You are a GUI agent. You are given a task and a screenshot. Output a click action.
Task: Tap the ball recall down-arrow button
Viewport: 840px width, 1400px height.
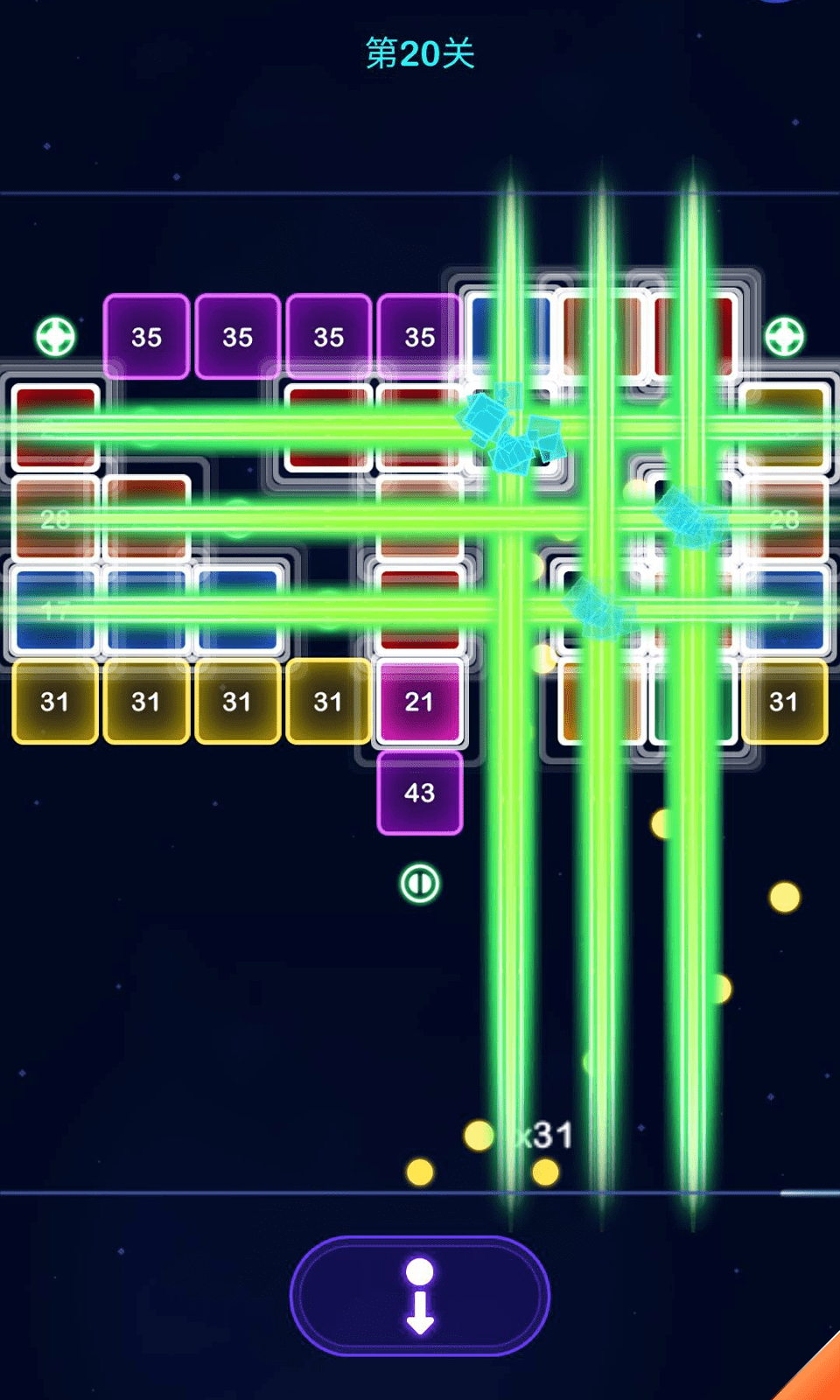pos(420,1296)
